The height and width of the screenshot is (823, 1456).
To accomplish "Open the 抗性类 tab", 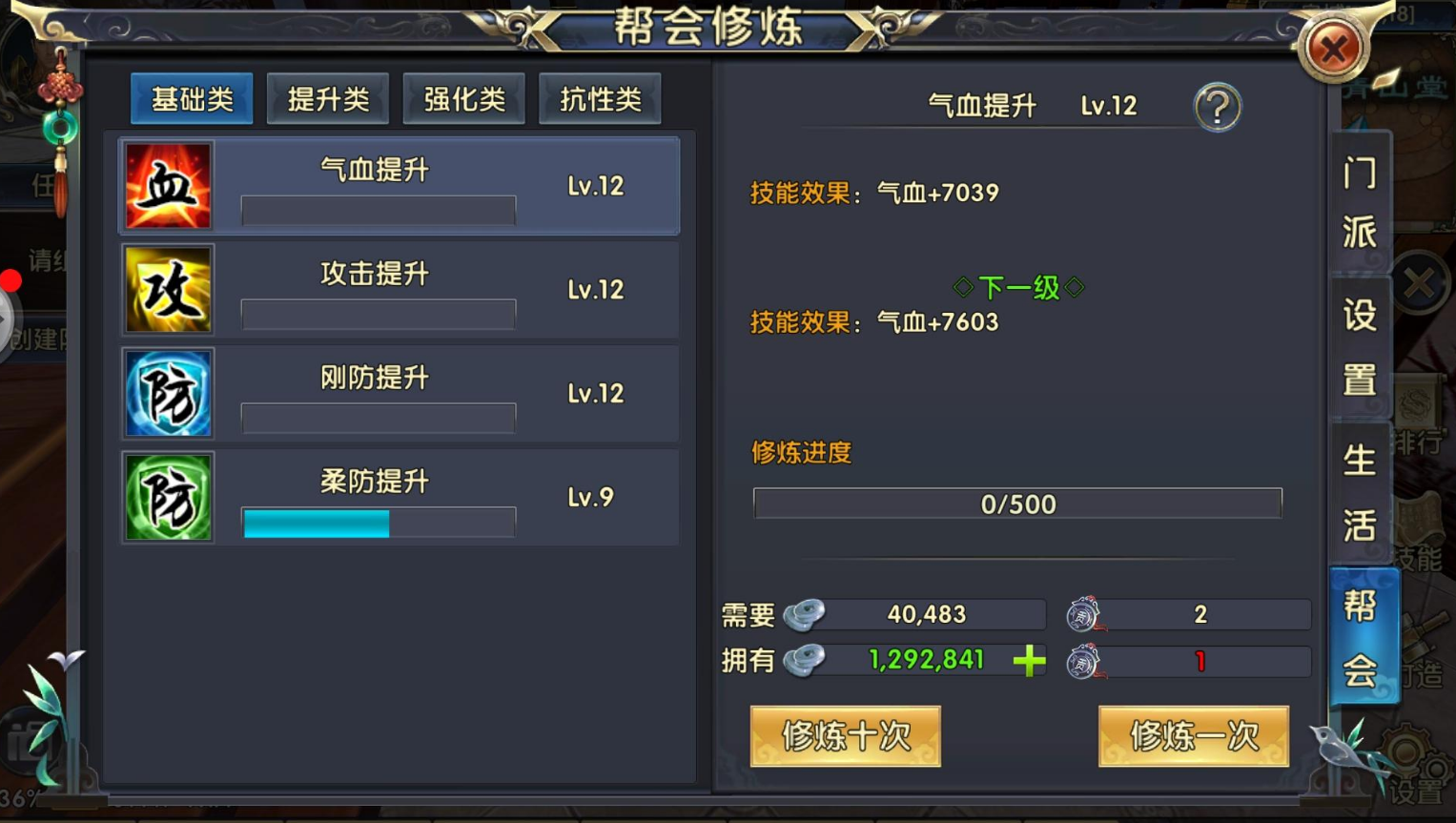I will click(600, 97).
